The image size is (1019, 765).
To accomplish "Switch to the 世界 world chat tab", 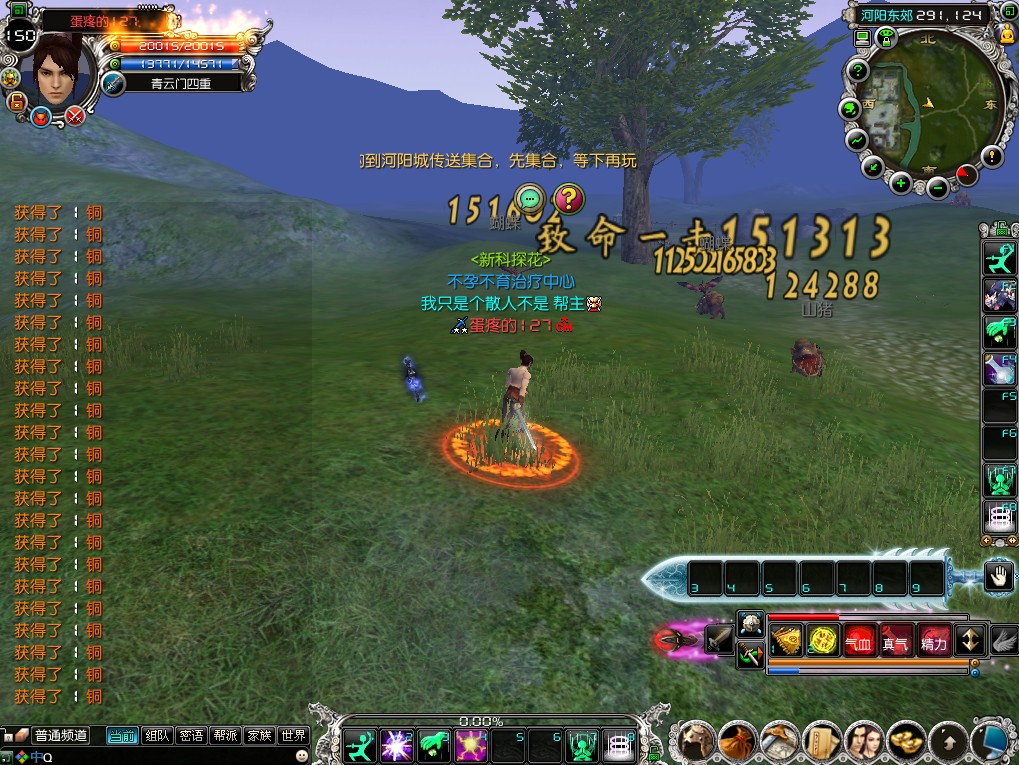I will 293,736.
